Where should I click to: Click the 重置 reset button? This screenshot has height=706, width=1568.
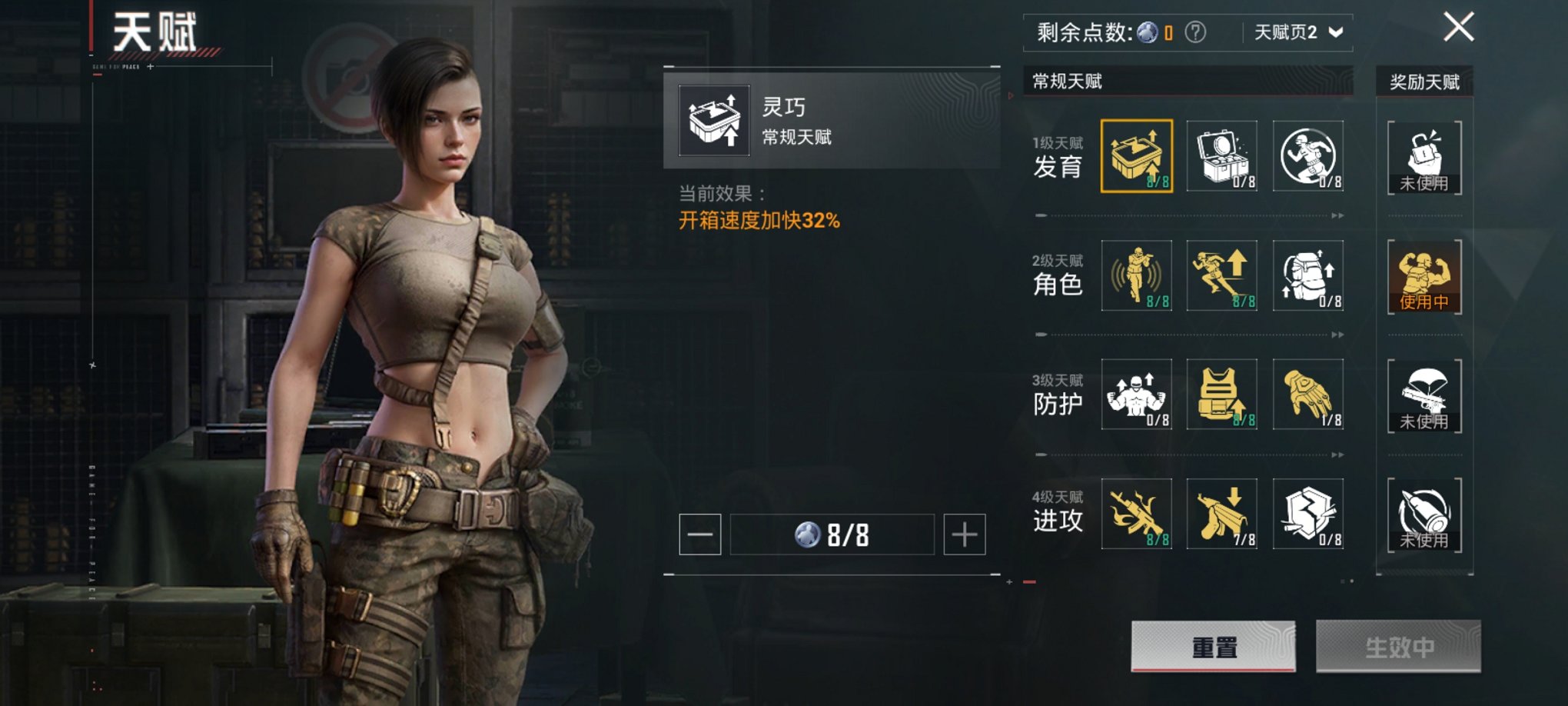pyautogui.click(x=1213, y=647)
